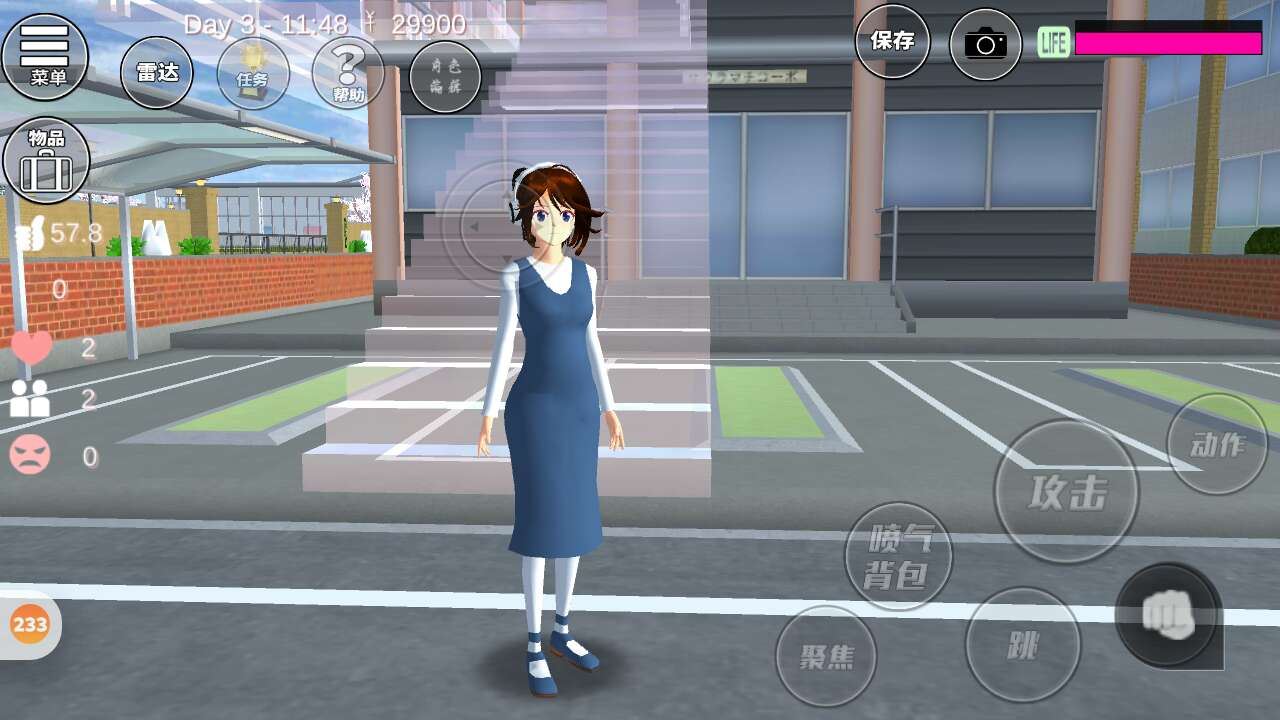Tap the 动作 action button
This screenshot has height=720, width=1280.
1217,444
